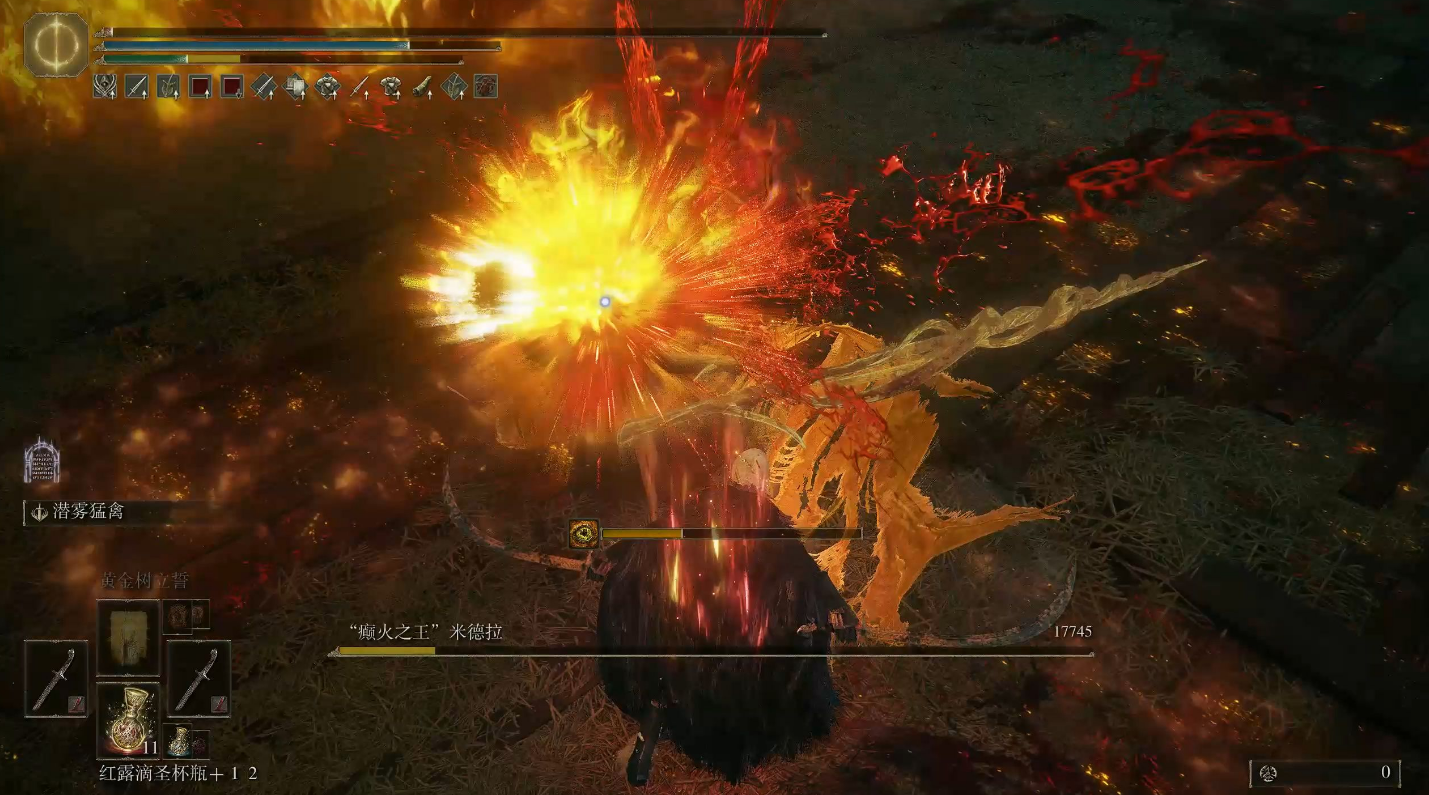Click the dark red swirl status icon
1429x795 pixels.
click(486, 87)
